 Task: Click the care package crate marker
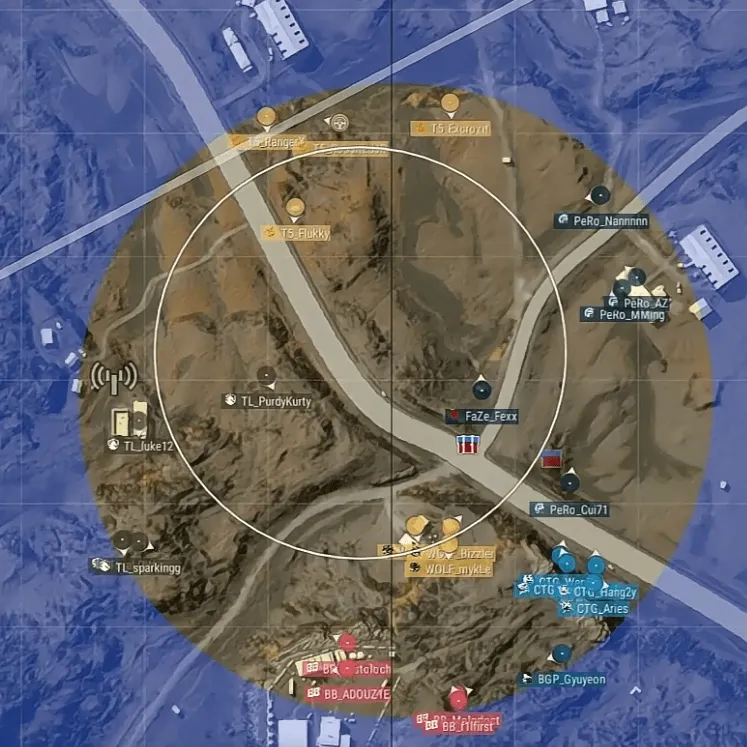(467, 443)
